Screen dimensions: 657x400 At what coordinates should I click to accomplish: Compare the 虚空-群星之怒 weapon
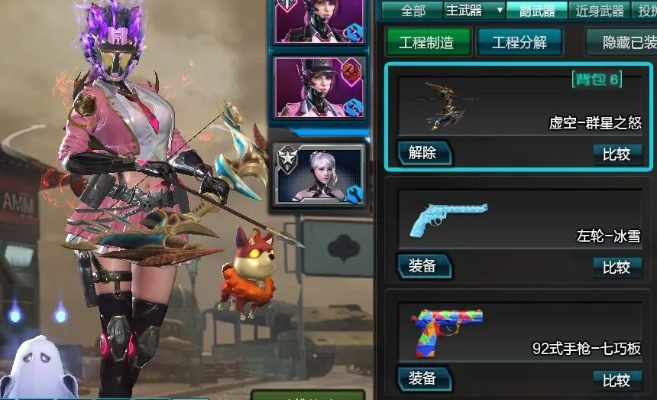click(x=617, y=153)
